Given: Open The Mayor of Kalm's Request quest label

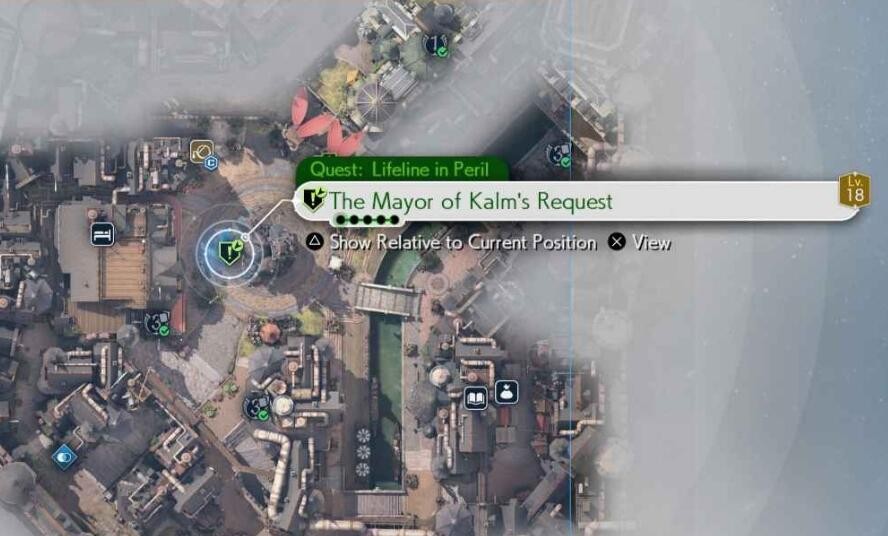Looking at the screenshot, I should coord(470,201).
